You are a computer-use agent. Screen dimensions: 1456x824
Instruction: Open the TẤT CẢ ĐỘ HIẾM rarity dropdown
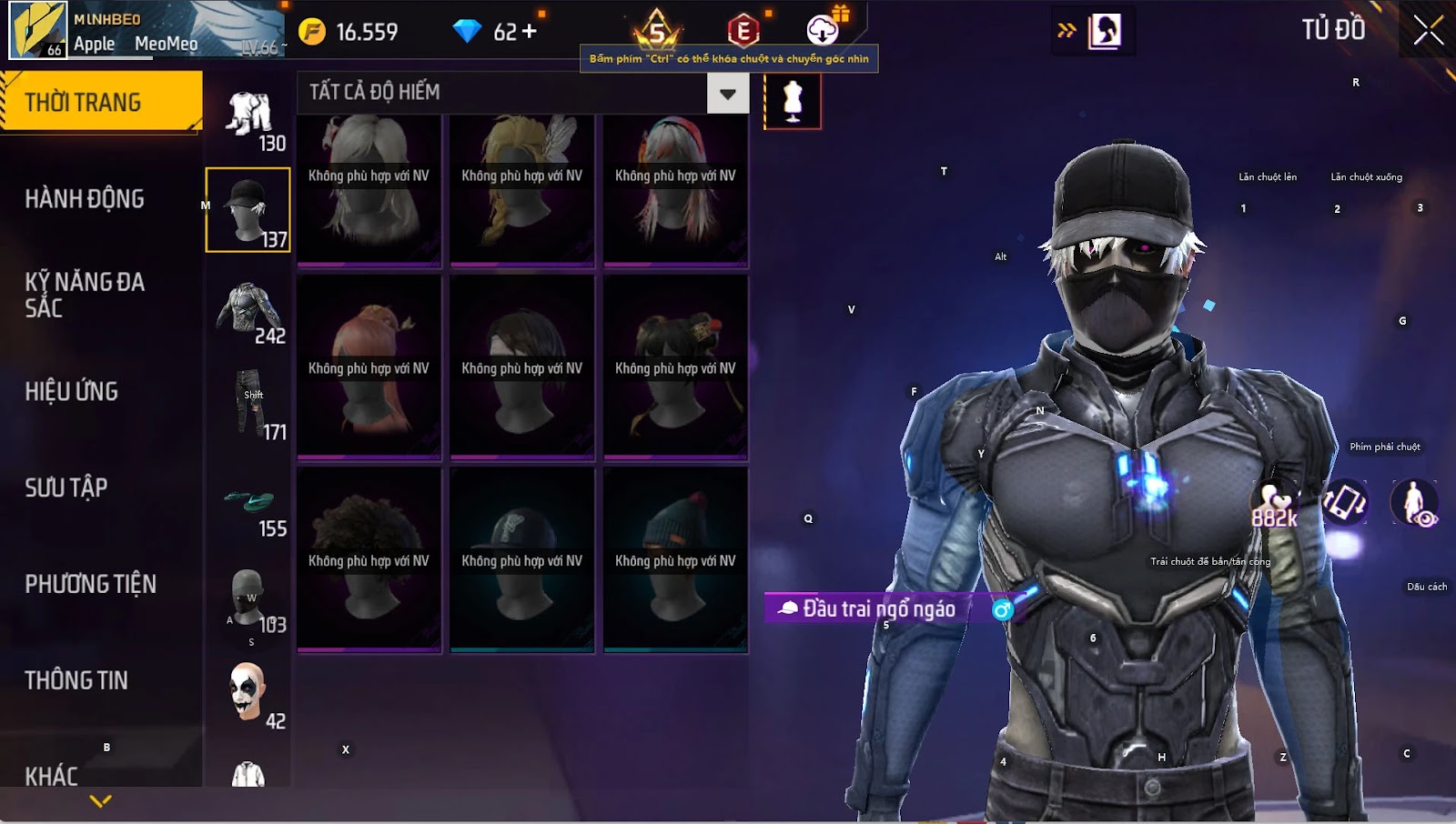click(727, 93)
